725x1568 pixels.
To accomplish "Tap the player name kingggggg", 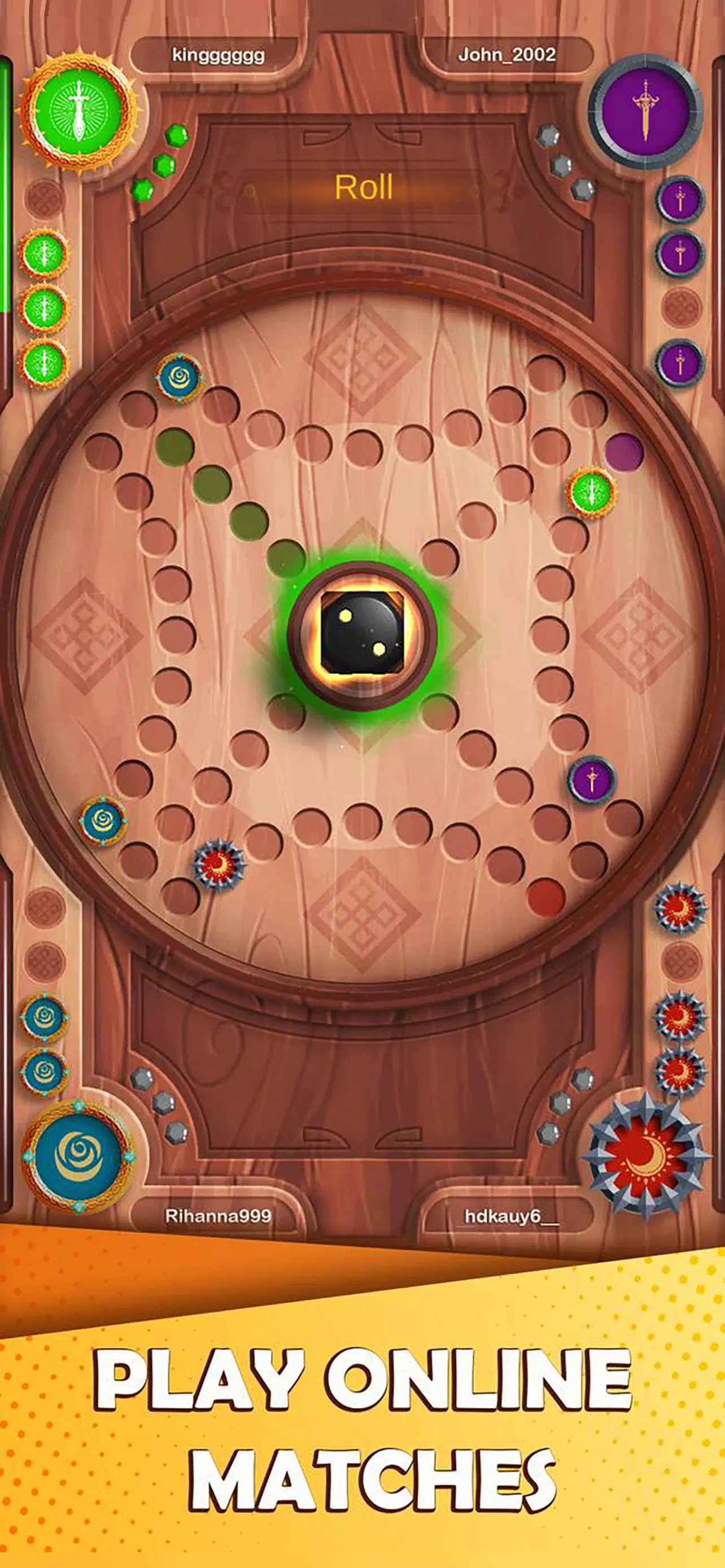I will [216, 54].
